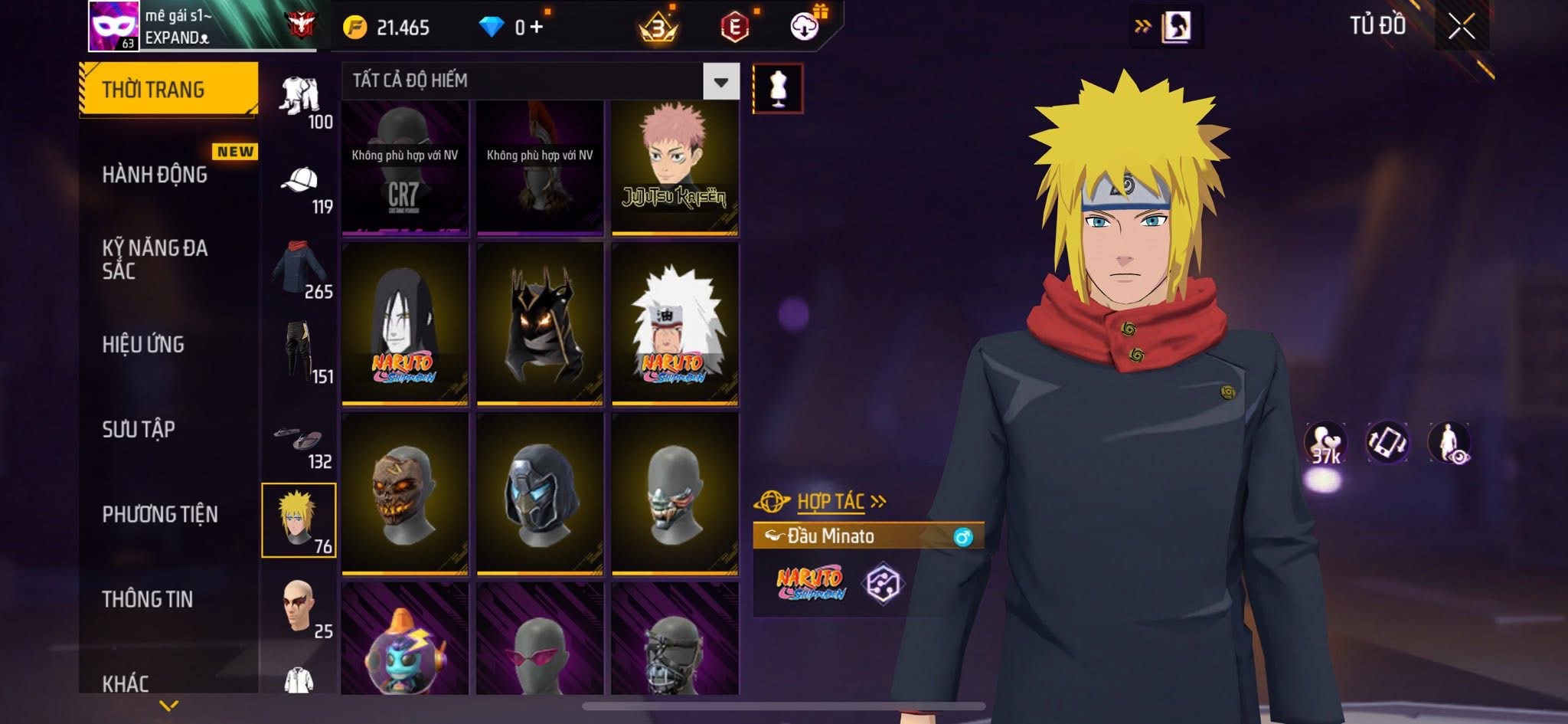Open the red scarf jacket top category
This screenshot has width=1568, height=724.
301,270
